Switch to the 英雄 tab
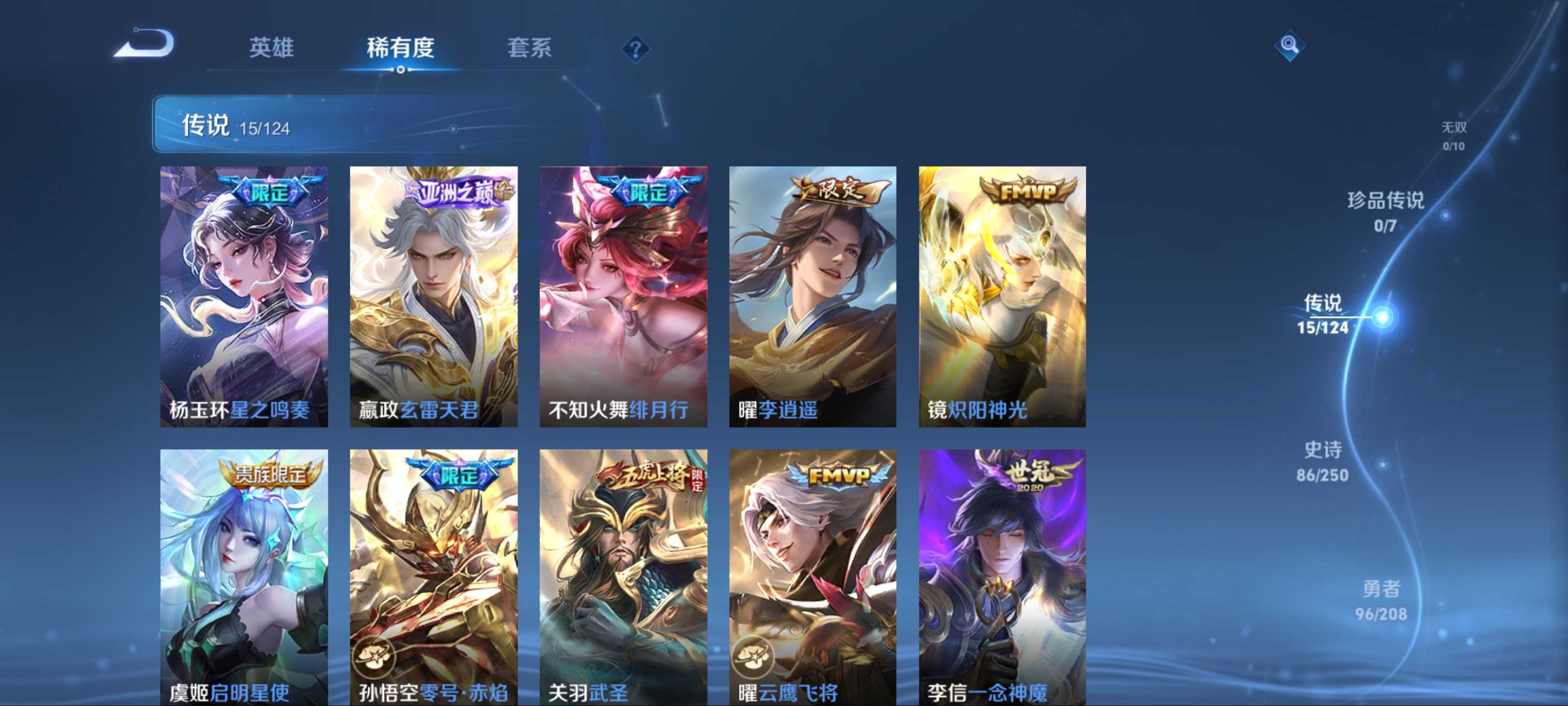The image size is (1568, 706). [x=271, y=47]
